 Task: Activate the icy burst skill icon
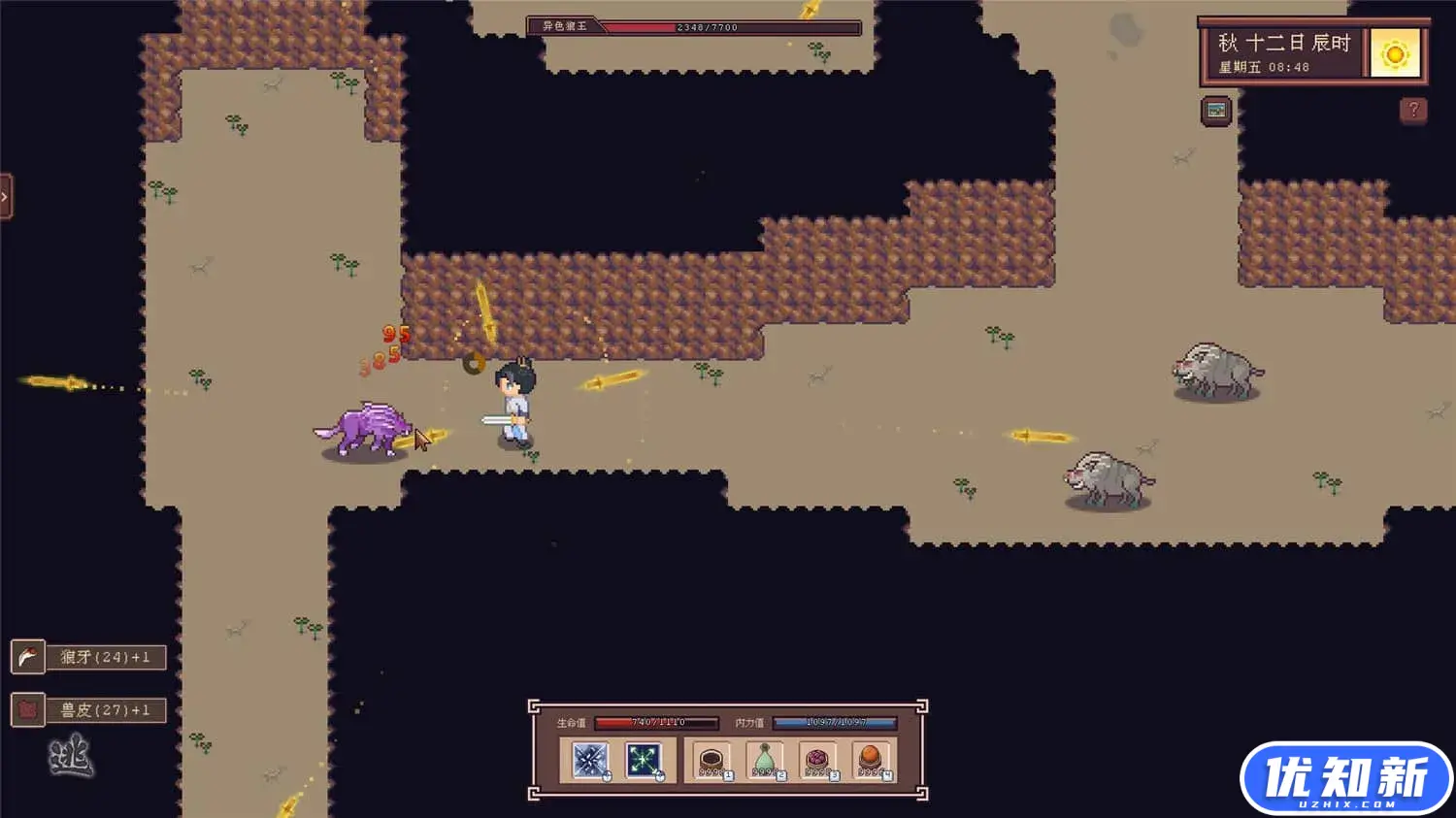[589, 760]
